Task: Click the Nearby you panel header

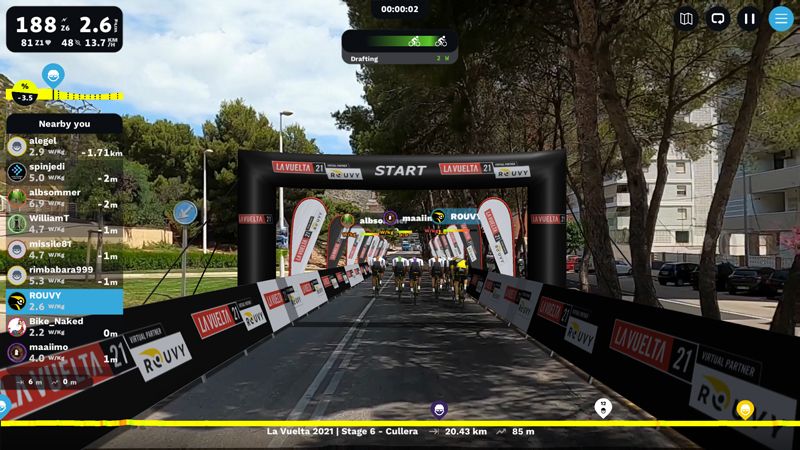Action: [x=64, y=123]
